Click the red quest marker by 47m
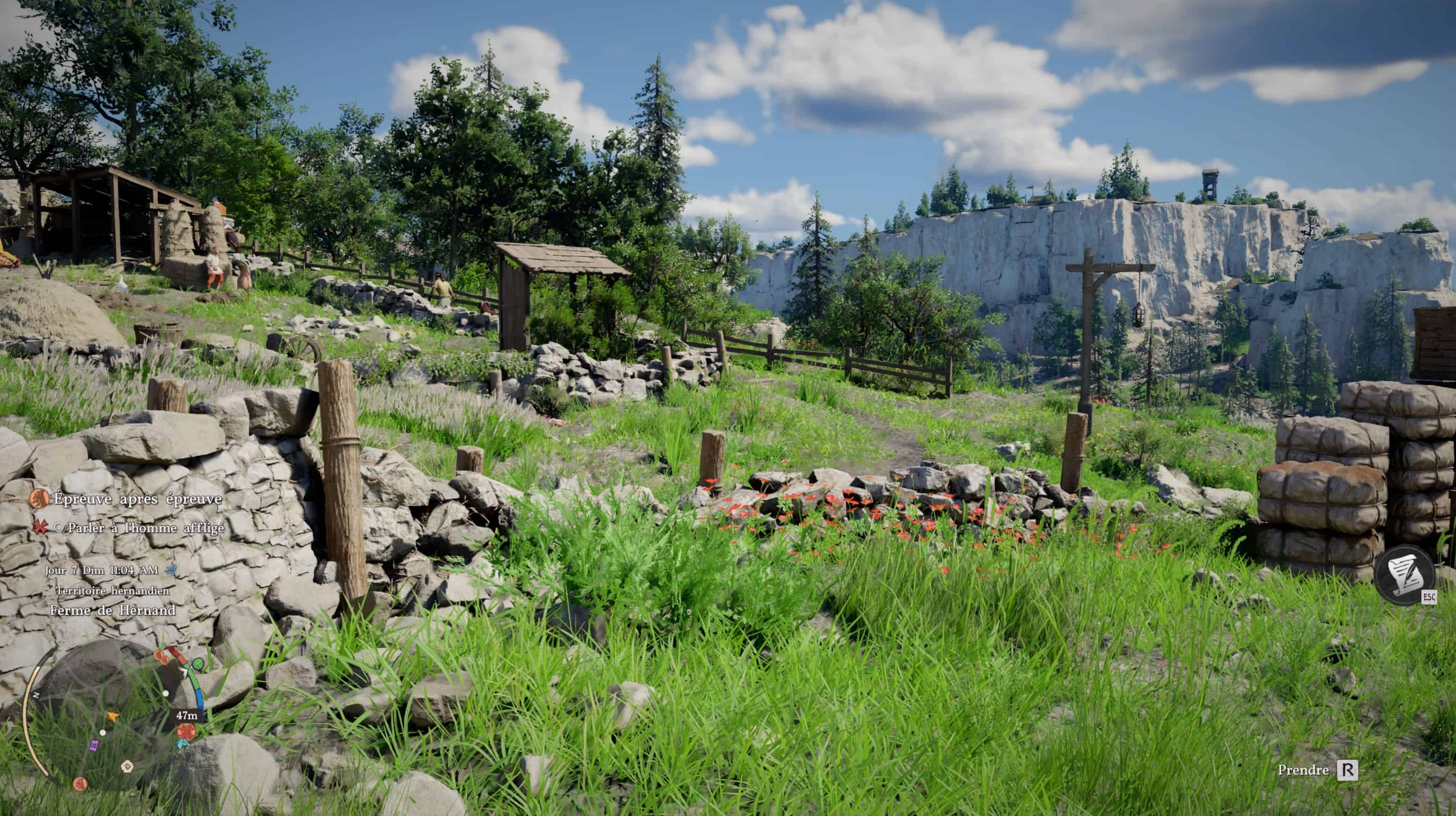 185,731
